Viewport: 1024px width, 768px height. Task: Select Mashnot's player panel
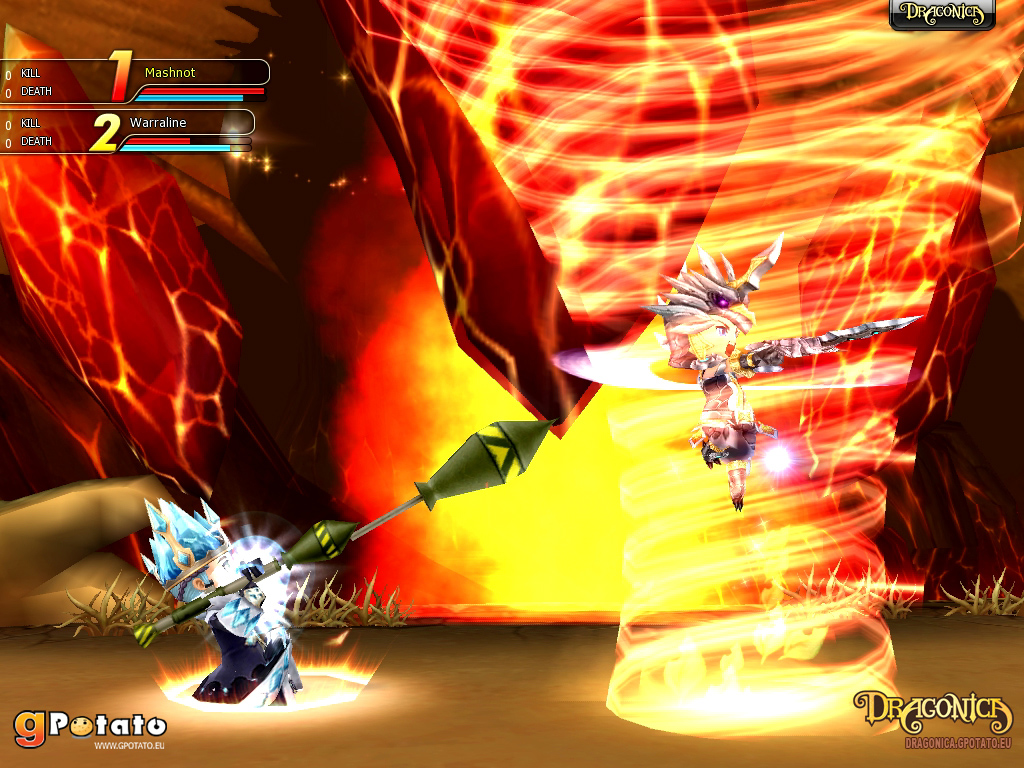point(190,80)
